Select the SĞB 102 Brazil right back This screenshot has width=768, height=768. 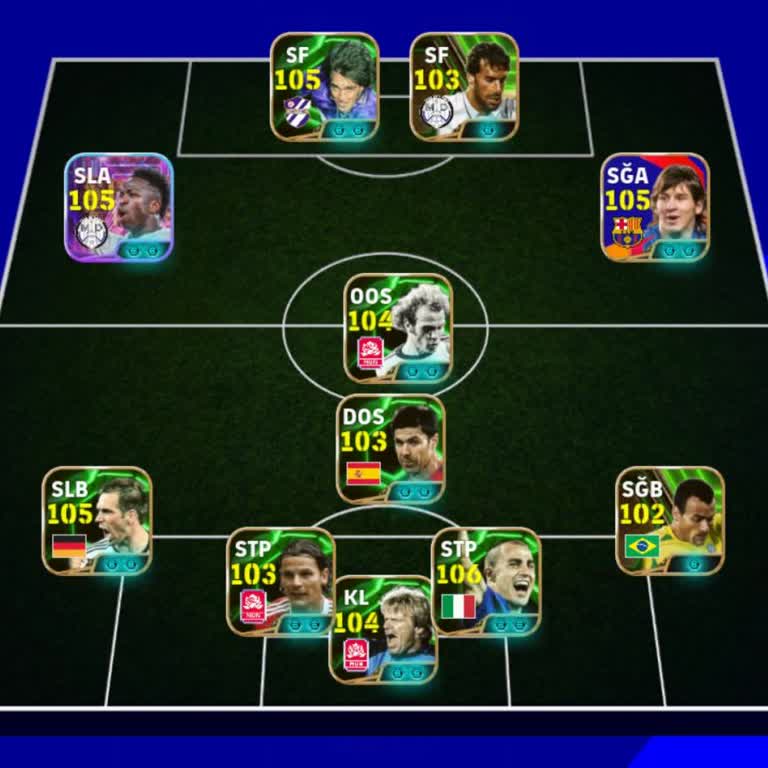[x=670, y=521]
